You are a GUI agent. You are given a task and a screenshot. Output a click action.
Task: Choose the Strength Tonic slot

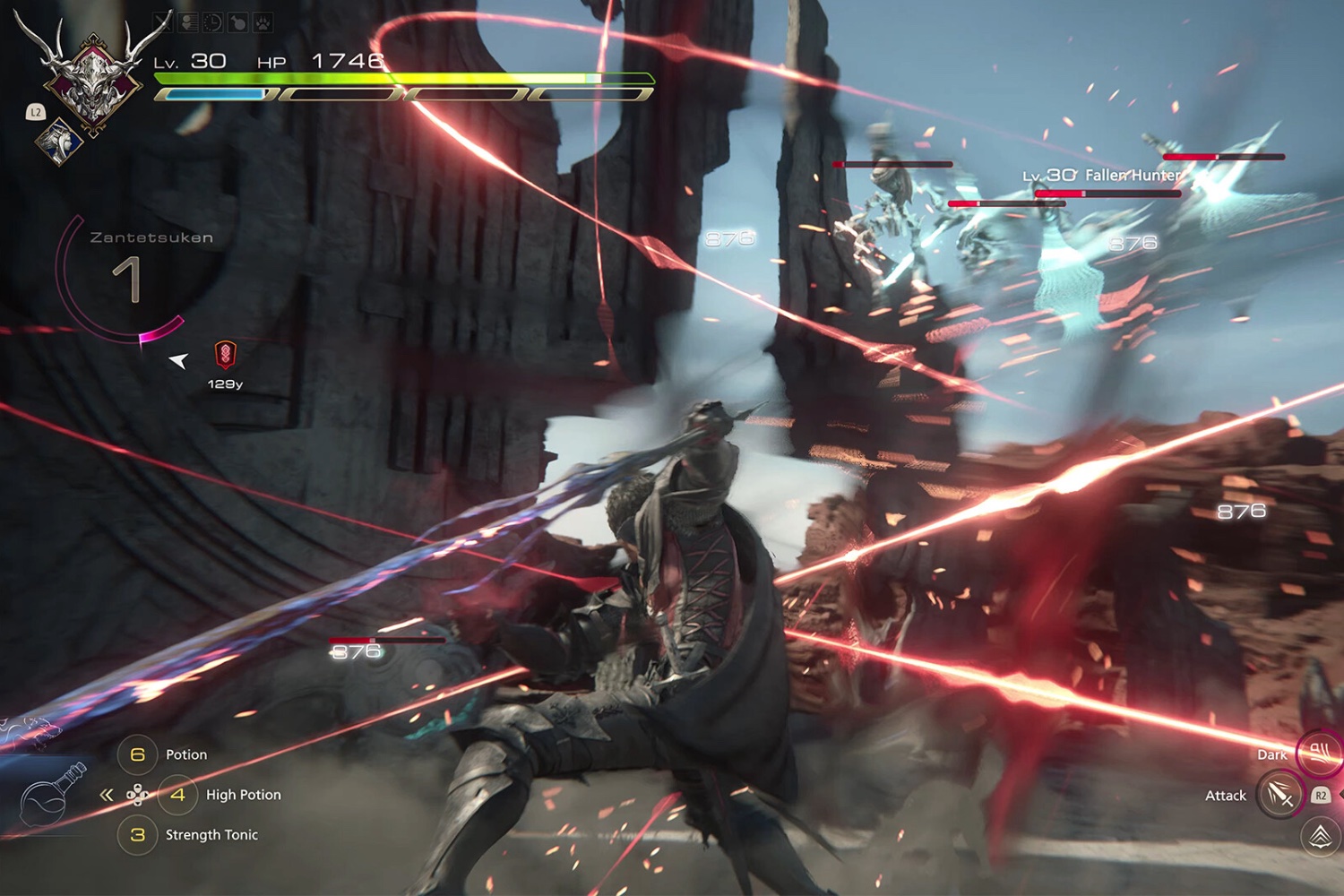(x=138, y=835)
